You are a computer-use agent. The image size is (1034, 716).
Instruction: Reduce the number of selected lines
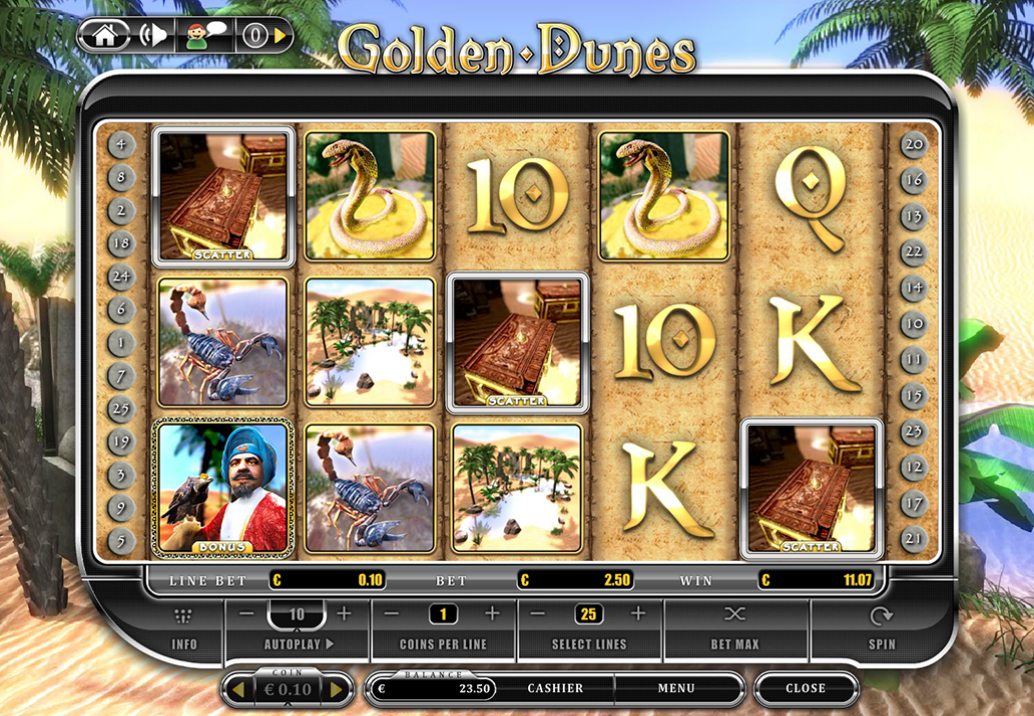click(x=538, y=613)
